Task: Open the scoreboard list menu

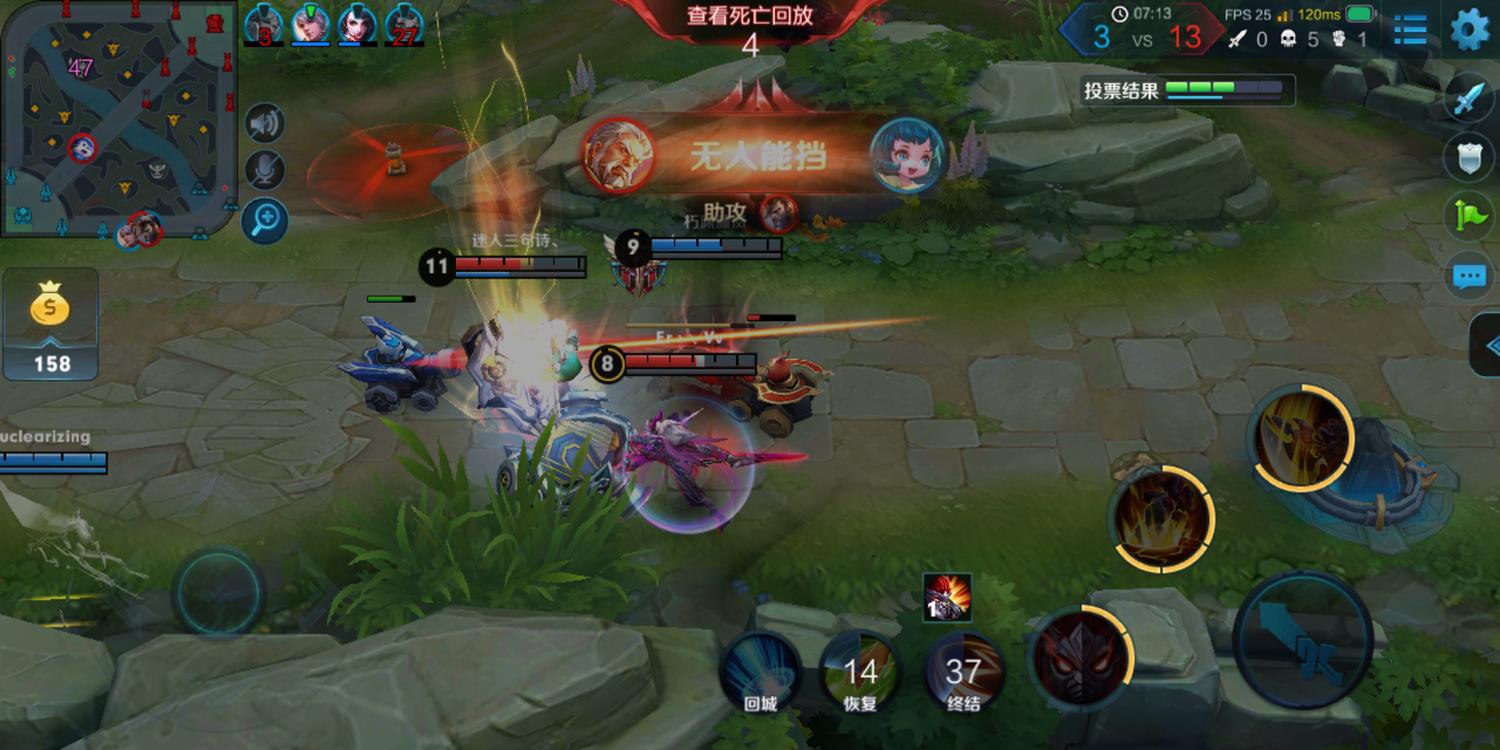Action: [1410, 30]
